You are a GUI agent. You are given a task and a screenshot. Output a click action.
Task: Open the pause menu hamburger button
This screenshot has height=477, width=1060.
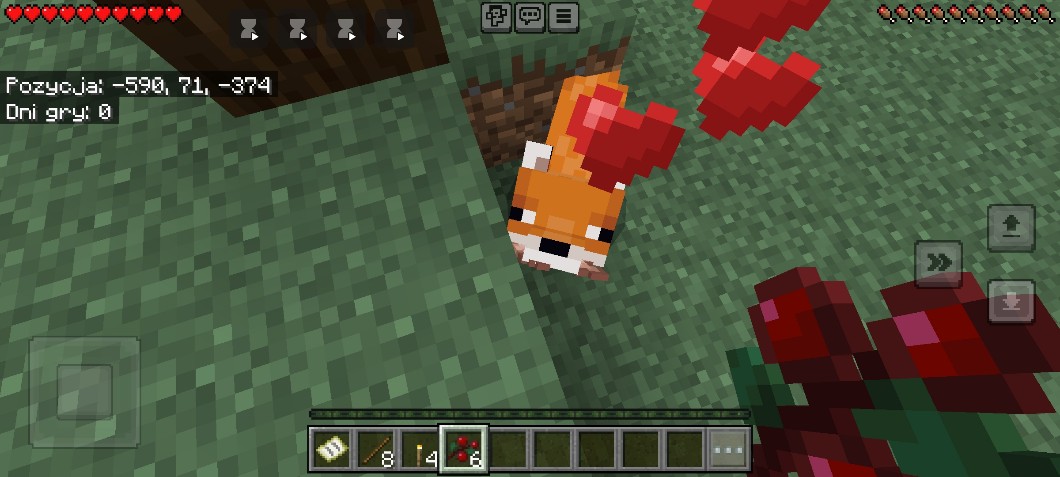[x=564, y=16]
